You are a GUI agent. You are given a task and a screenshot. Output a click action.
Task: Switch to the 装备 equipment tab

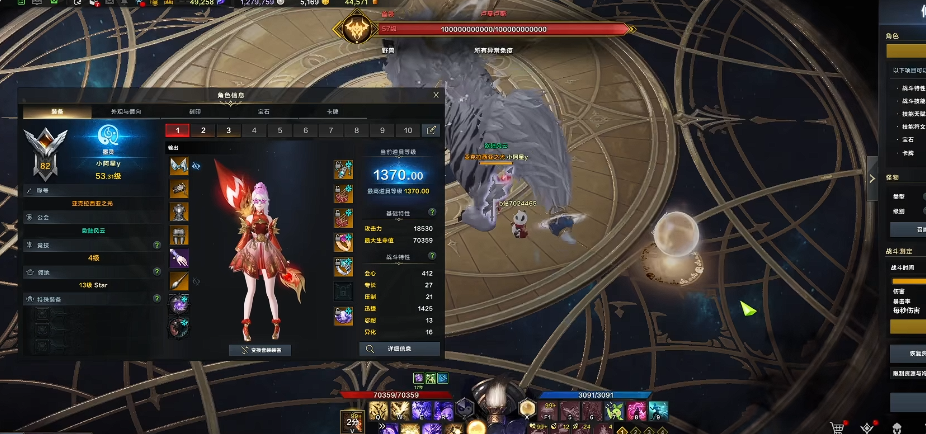(57, 111)
